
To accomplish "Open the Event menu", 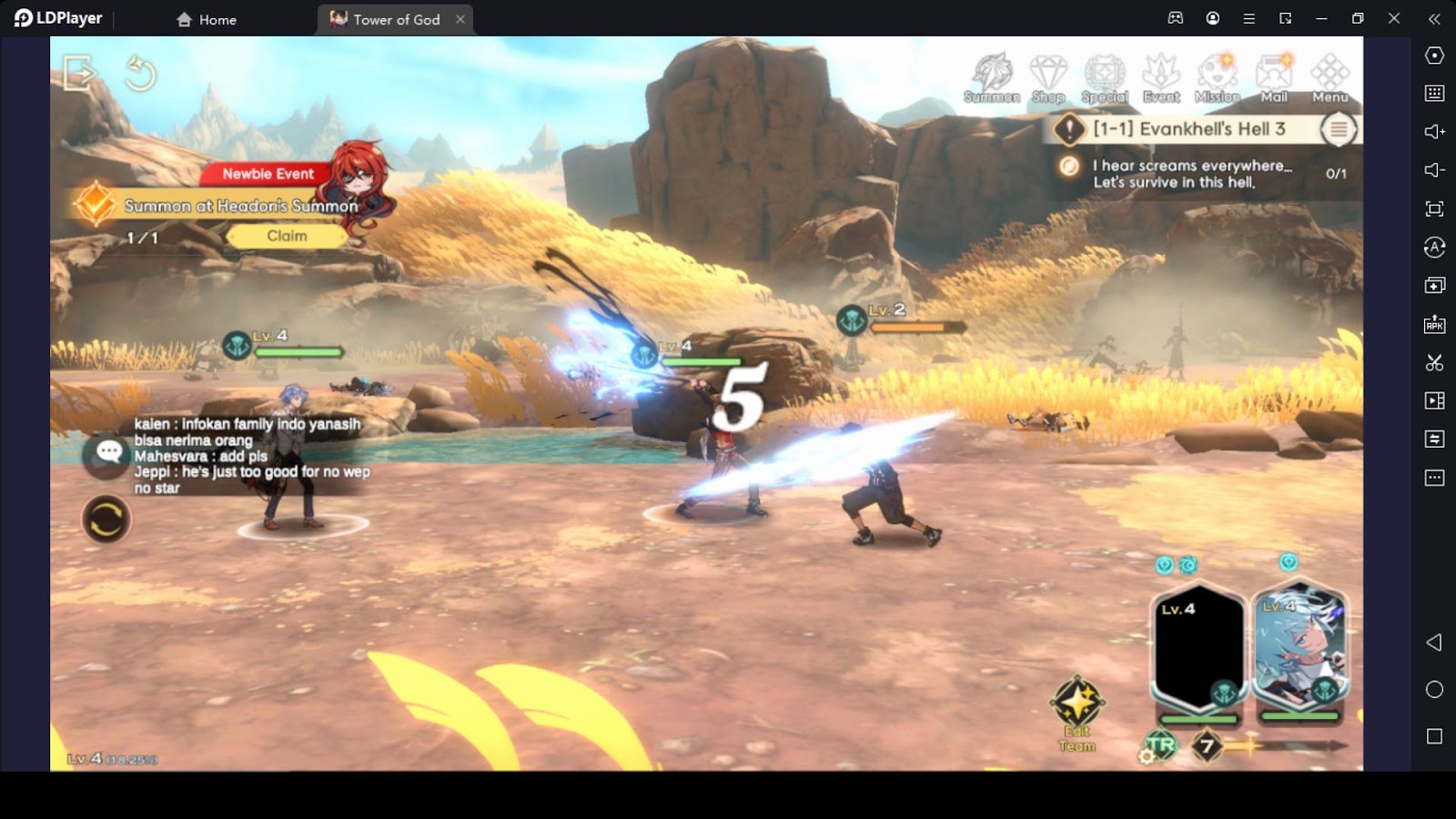I will 1161,78.
